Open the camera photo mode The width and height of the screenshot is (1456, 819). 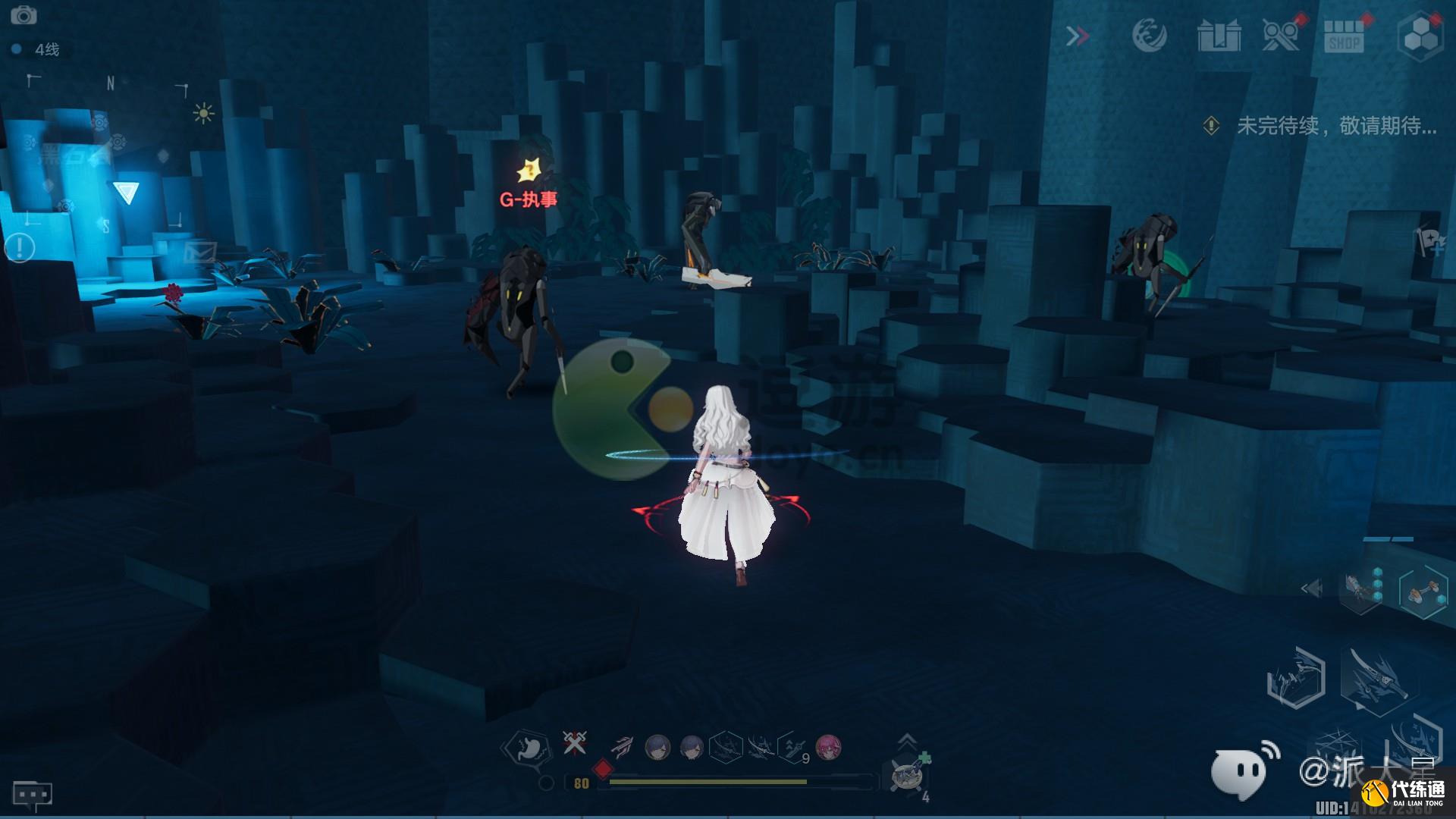coord(24,15)
